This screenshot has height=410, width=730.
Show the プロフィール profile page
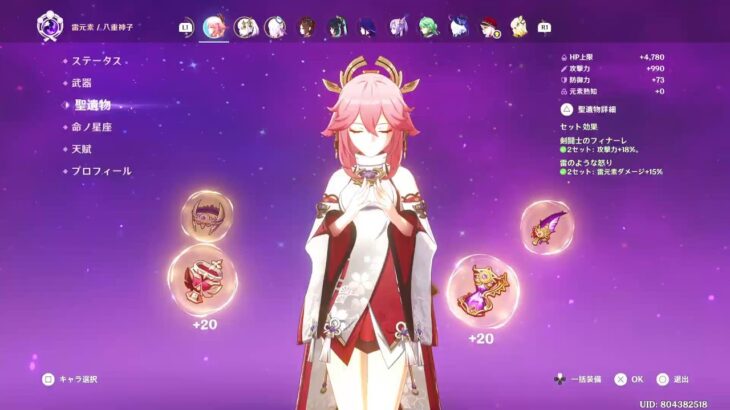(x=101, y=171)
